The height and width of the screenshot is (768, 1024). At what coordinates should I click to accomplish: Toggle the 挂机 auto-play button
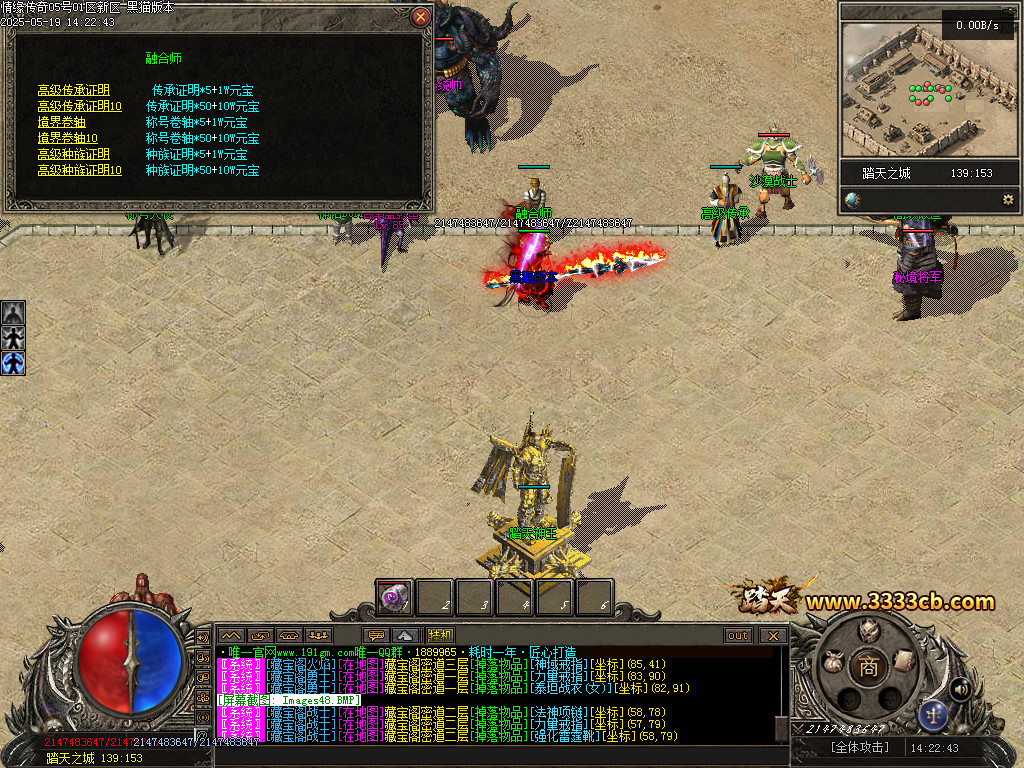[440, 635]
